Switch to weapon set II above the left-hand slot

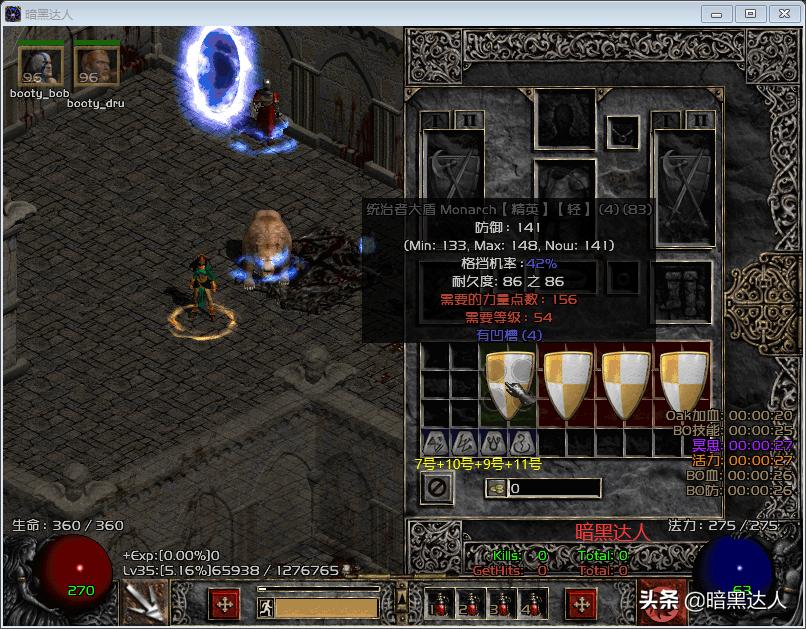469,120
